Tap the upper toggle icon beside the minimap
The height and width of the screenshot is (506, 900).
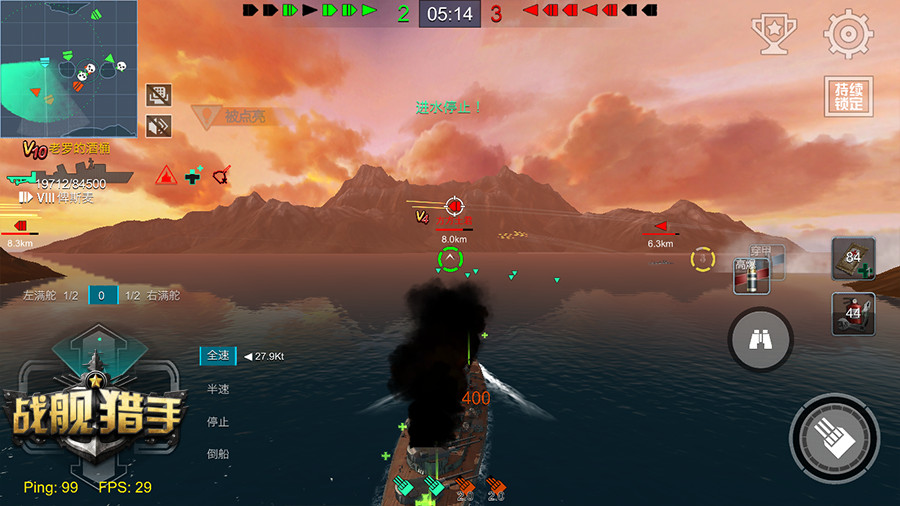pos(158,95)
